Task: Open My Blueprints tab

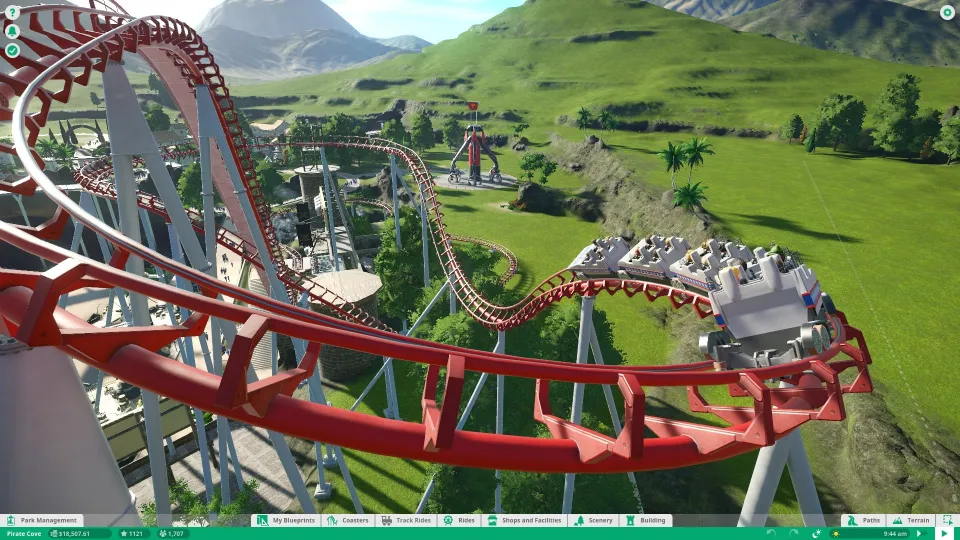Action: [x=289, y=520]
